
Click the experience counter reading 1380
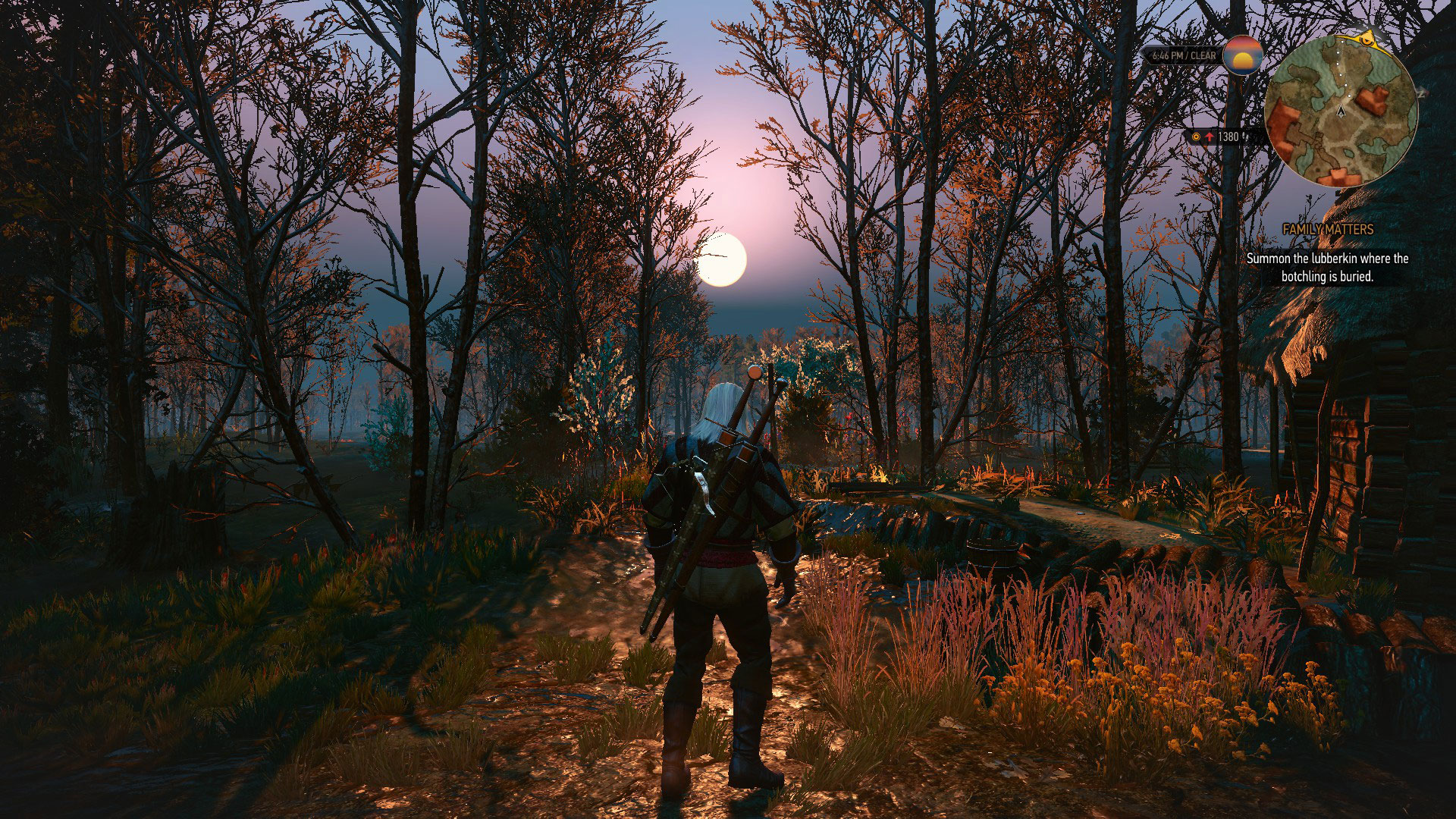[1228, 136]
